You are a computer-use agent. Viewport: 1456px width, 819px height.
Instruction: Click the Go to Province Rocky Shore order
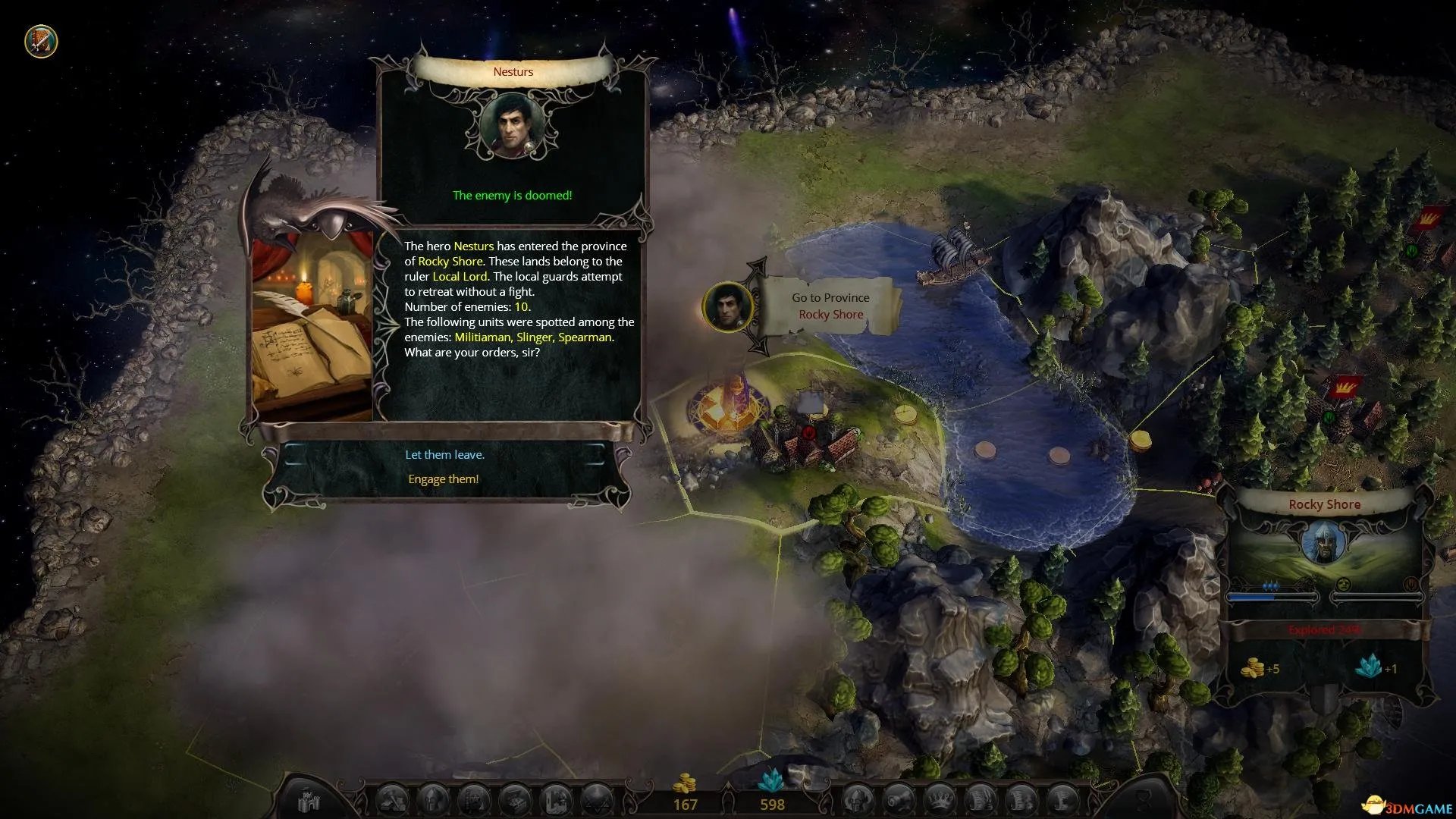pyautogui.click(x=830, y=306)
